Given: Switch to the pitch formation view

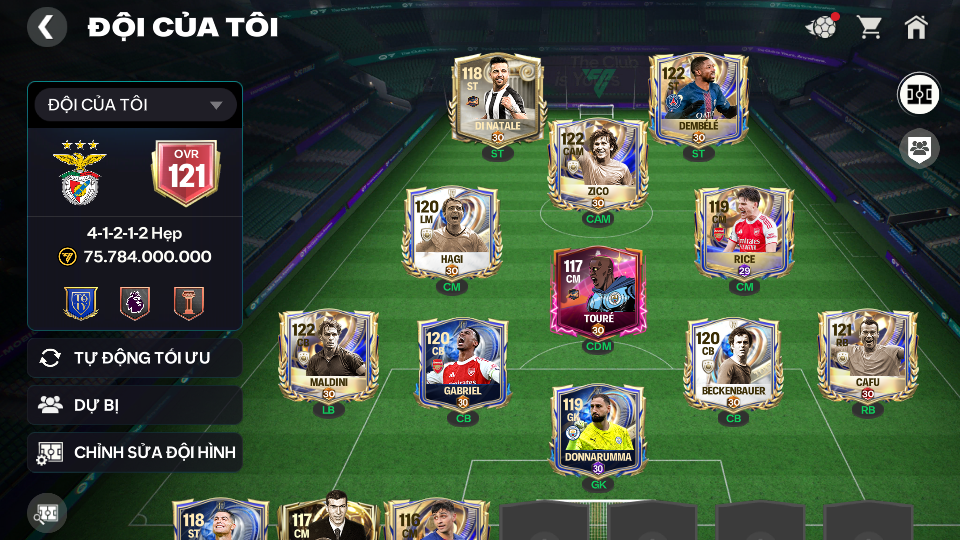Looking at the screenshot, I should [917, 93].
